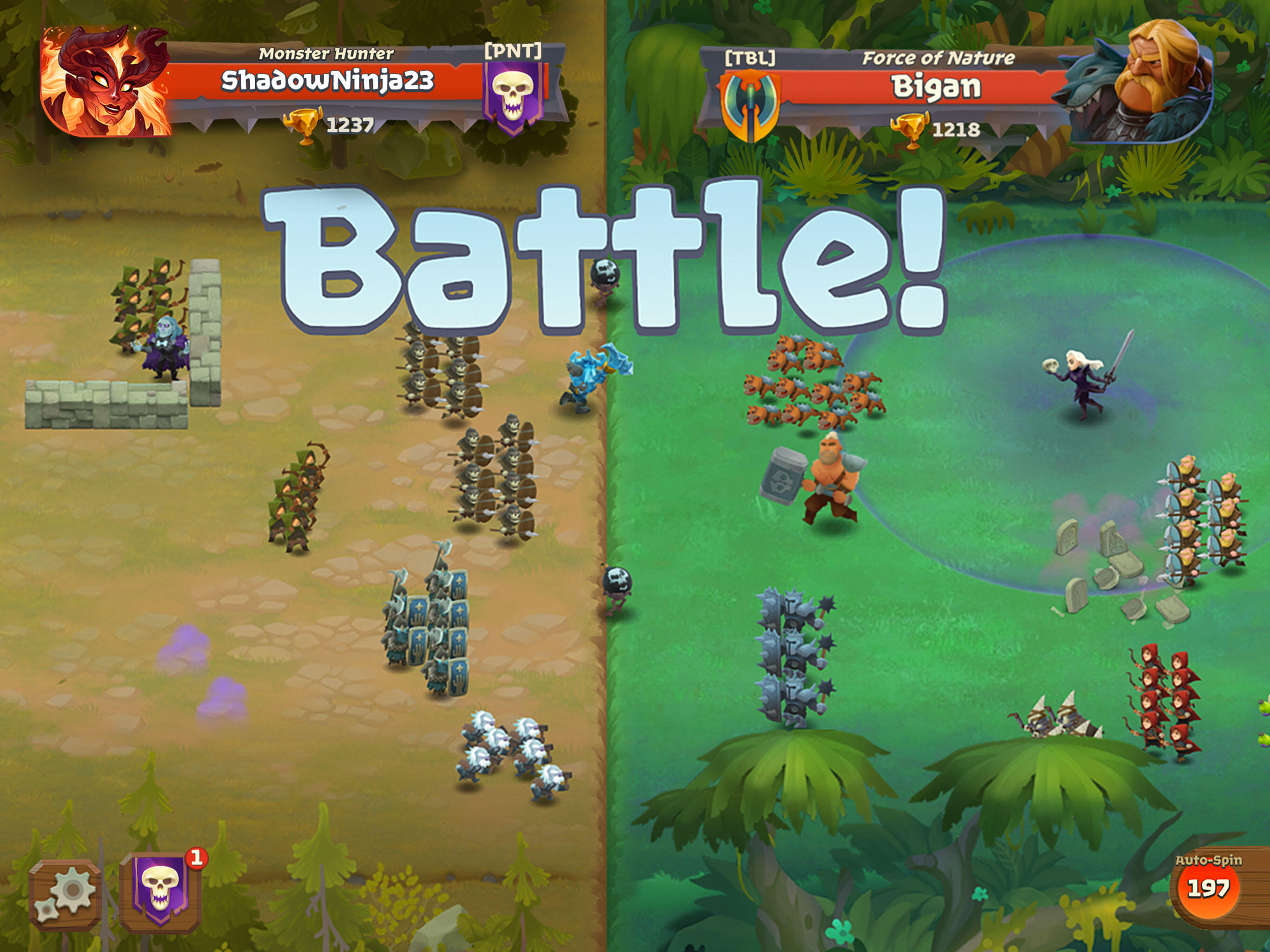
Task: Click ShadowNinja23's red name banner
Action: [x=328, y=80]
